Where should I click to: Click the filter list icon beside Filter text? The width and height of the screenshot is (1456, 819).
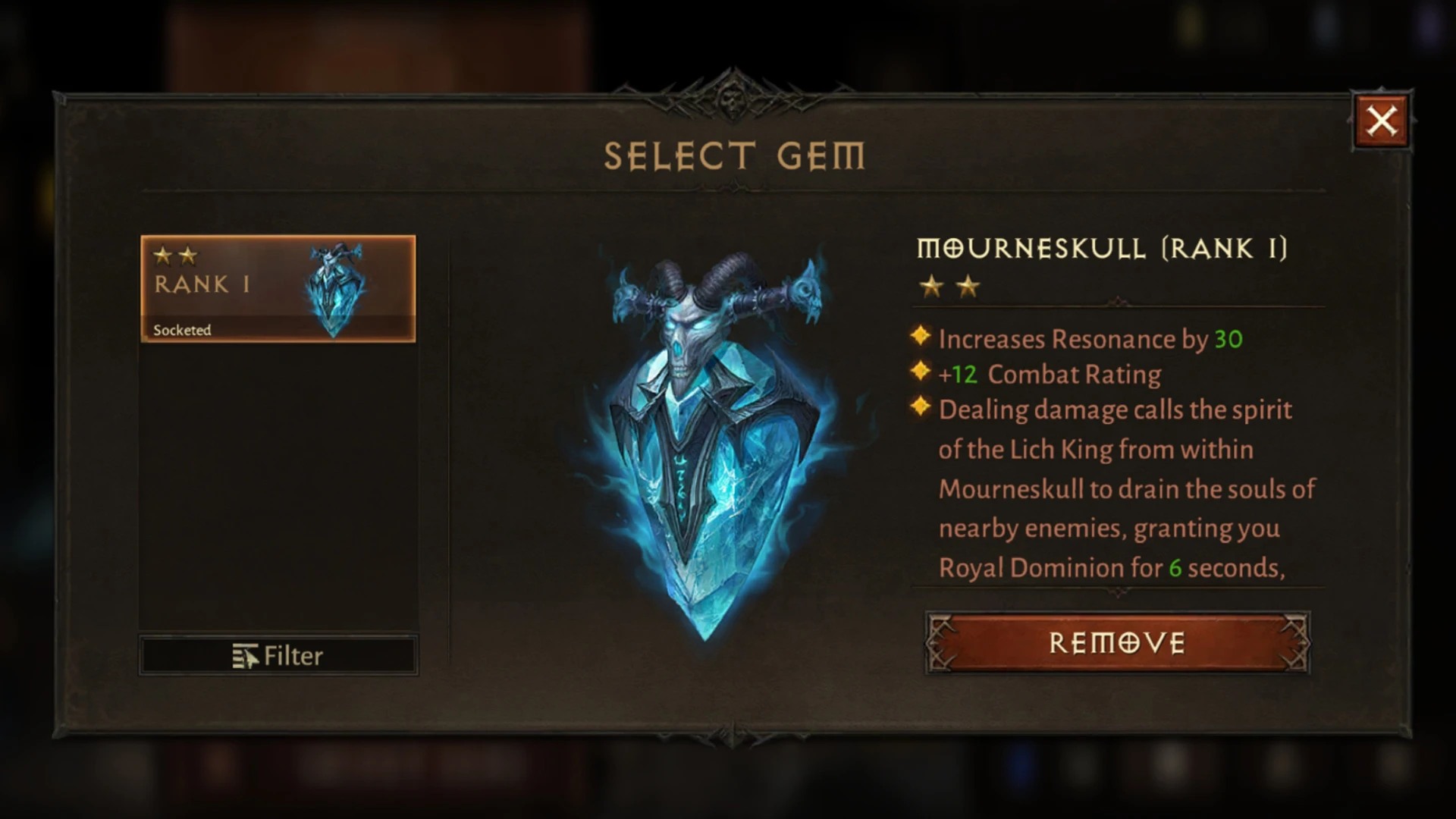pos(246,654)
